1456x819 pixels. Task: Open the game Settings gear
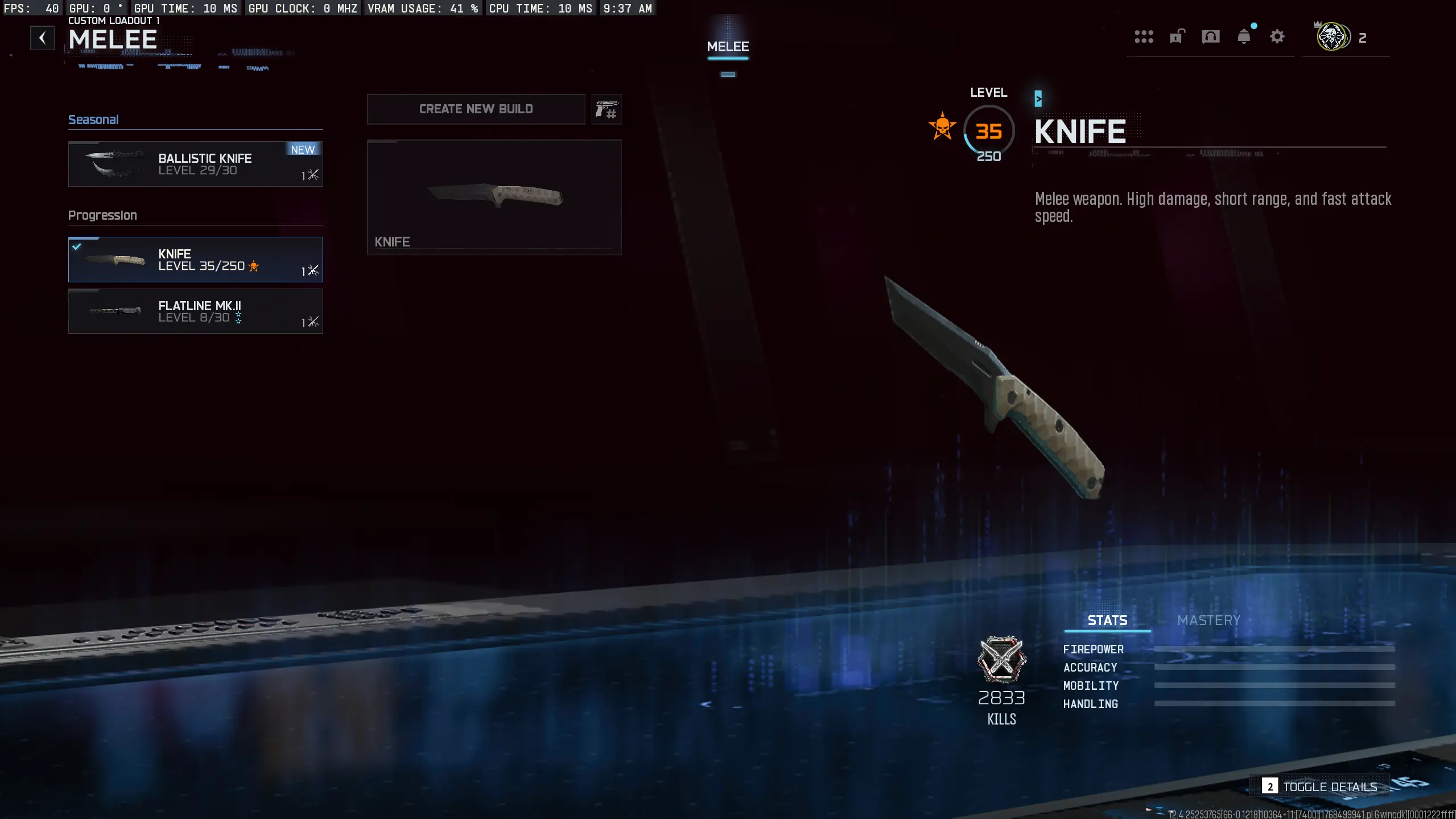tap(1277, 36)
